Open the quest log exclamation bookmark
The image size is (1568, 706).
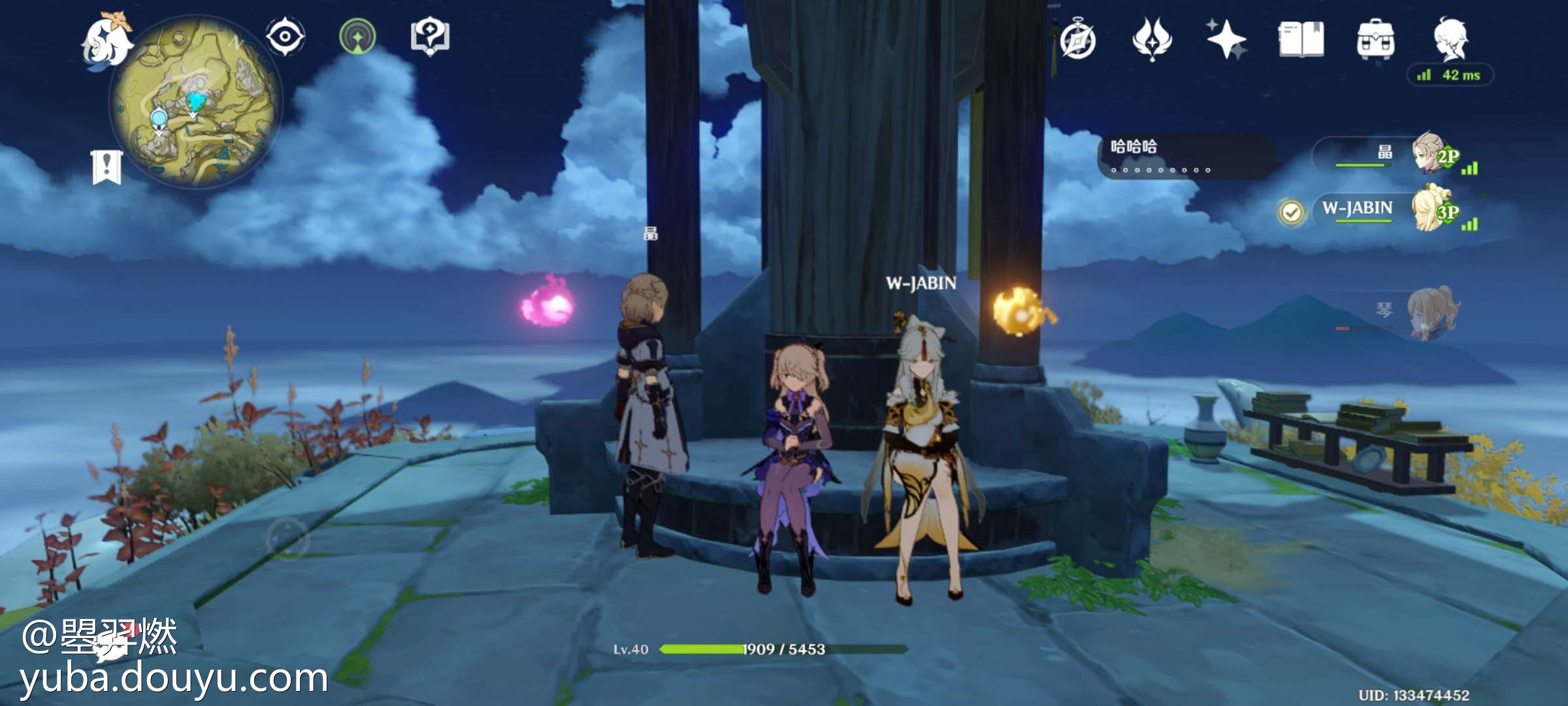tap(107, 167)
